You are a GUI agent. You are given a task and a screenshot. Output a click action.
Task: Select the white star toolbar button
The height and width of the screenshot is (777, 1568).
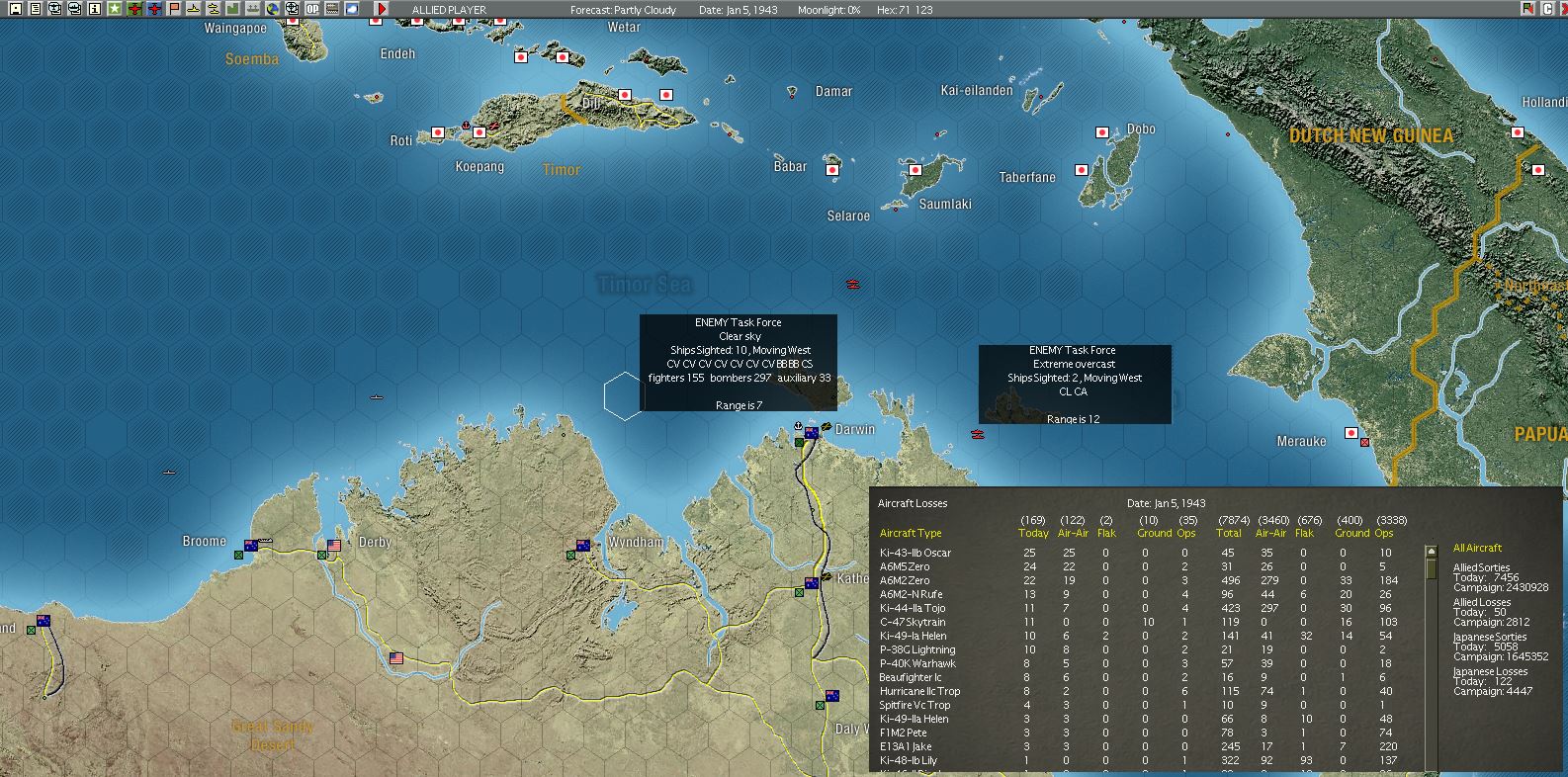tap(115, 9)
